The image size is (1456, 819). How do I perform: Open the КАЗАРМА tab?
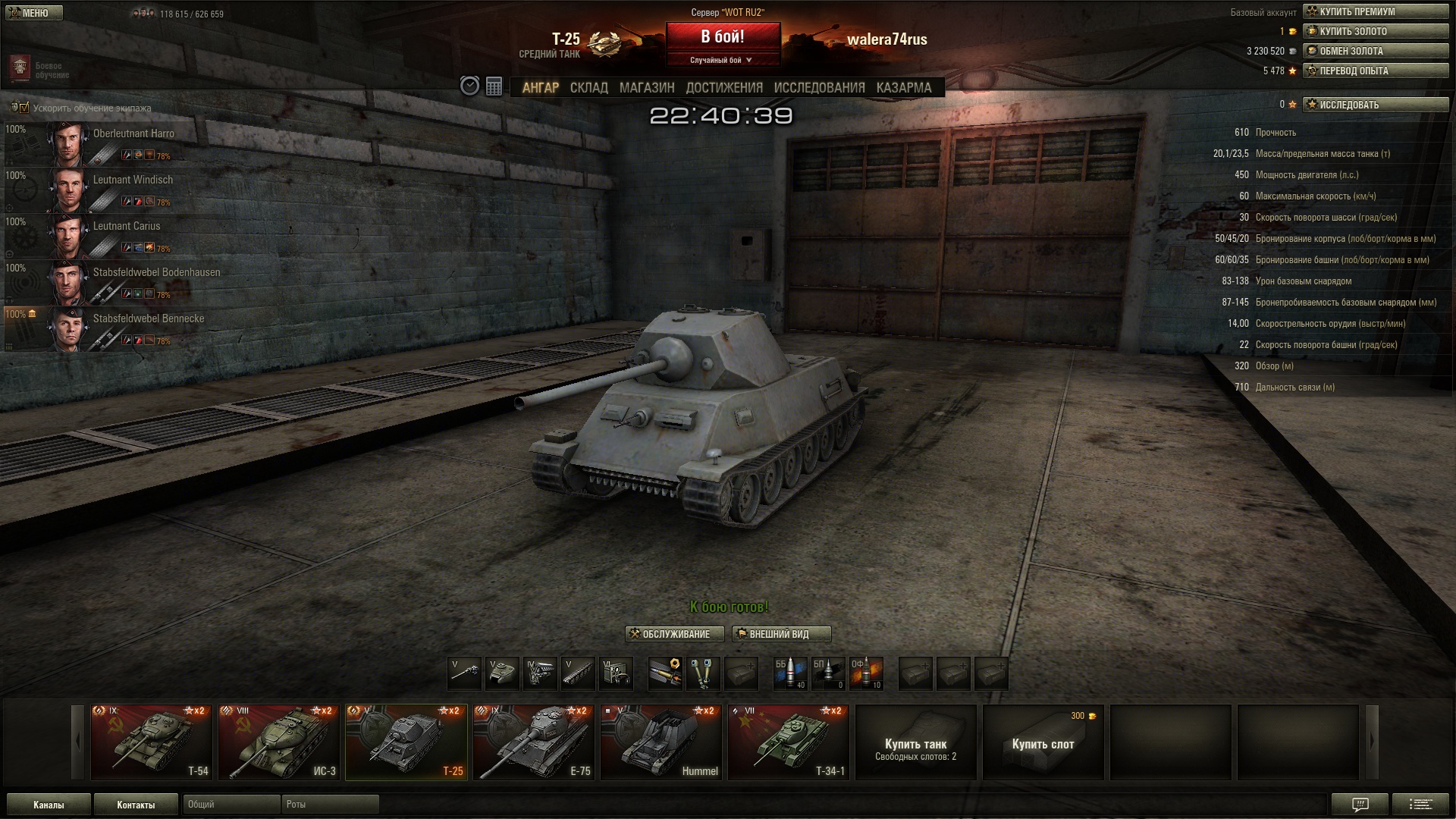click(903, 88)
